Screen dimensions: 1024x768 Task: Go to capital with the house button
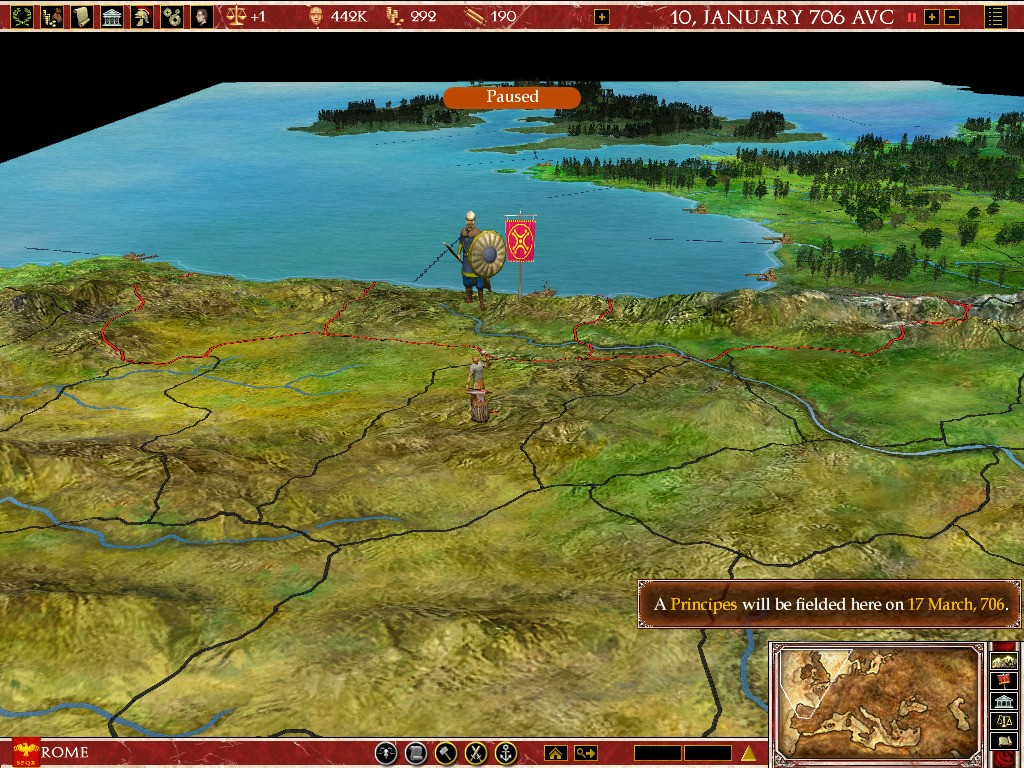click(555, 753)
